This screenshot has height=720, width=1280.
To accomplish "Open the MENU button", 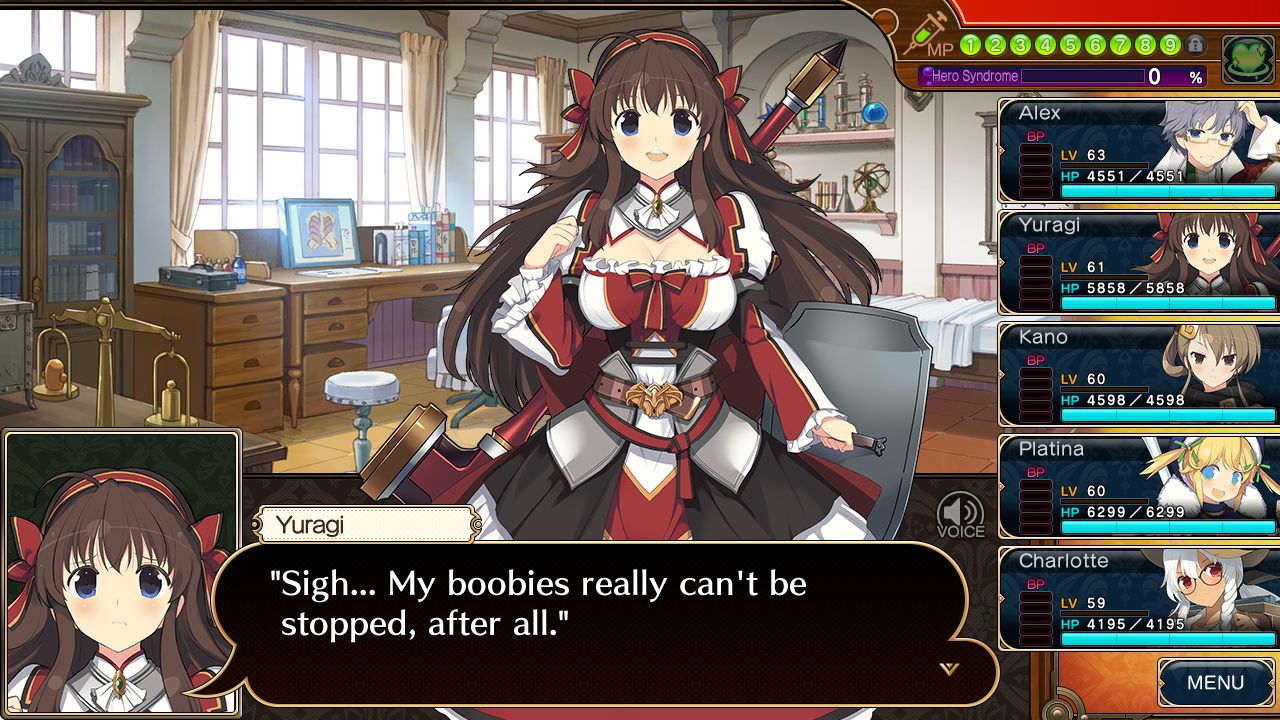I will point(1215,684).
